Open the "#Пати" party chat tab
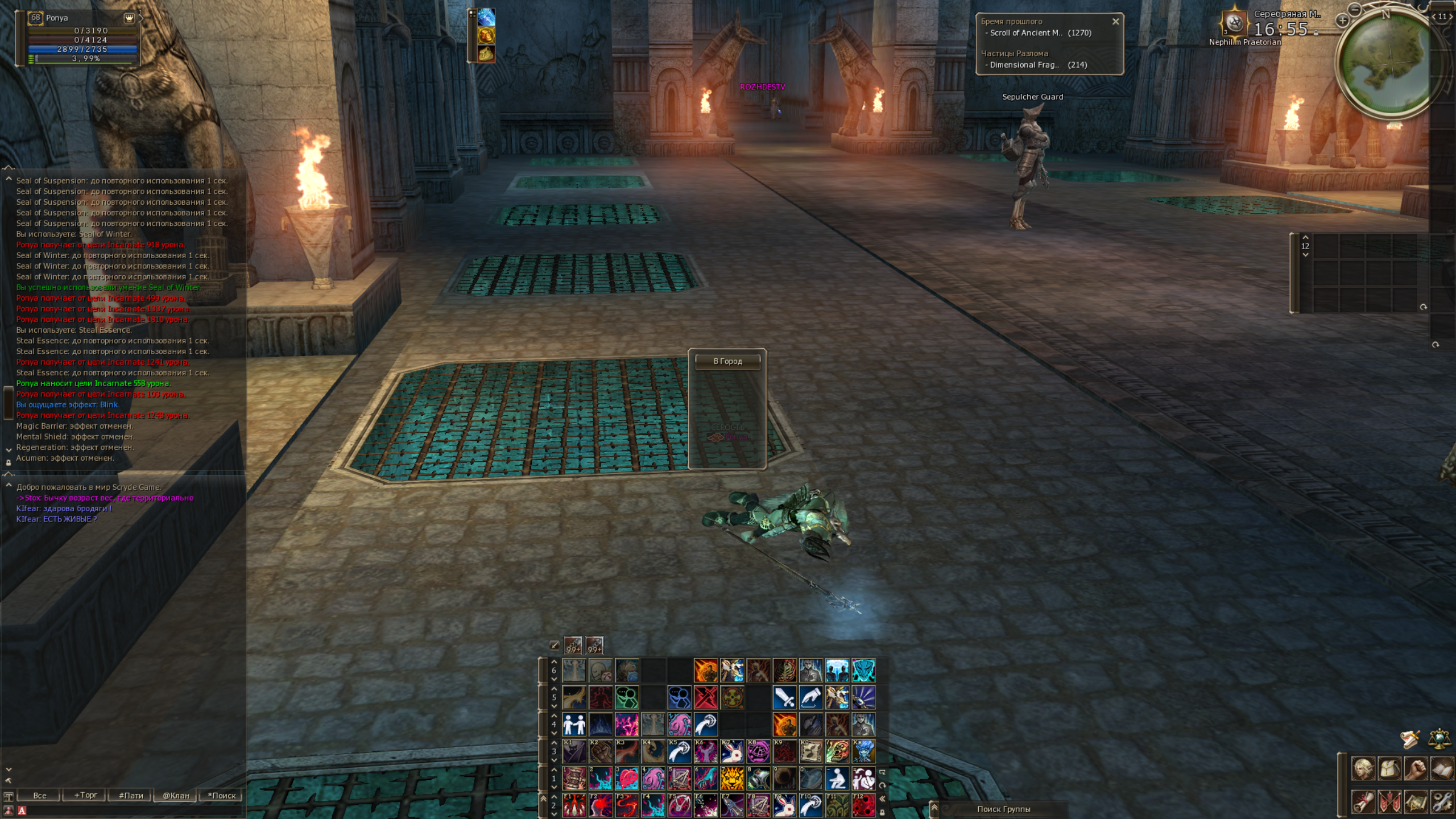1456x819 pixels. [x=131, y=795]
